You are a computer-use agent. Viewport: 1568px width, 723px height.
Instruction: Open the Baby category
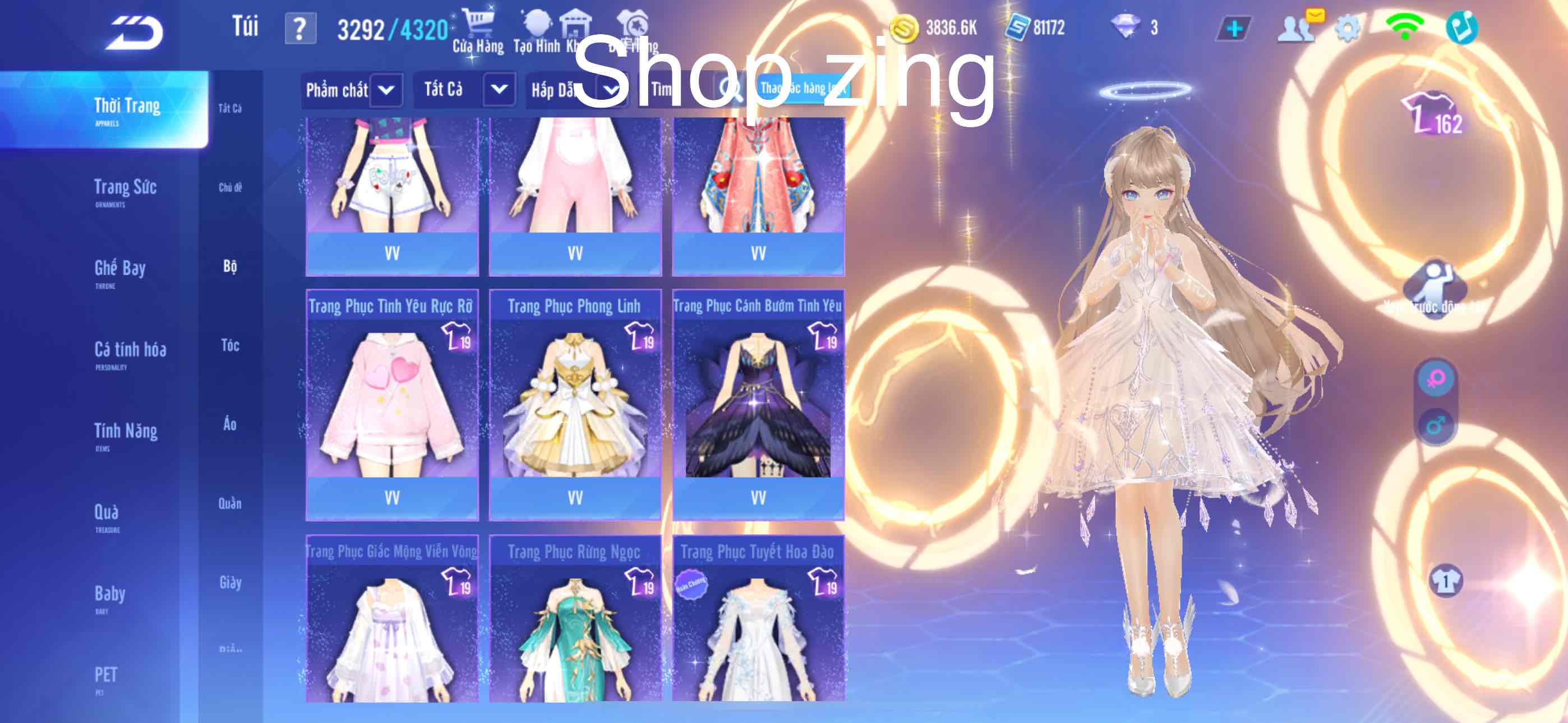[x=109, y=596]
